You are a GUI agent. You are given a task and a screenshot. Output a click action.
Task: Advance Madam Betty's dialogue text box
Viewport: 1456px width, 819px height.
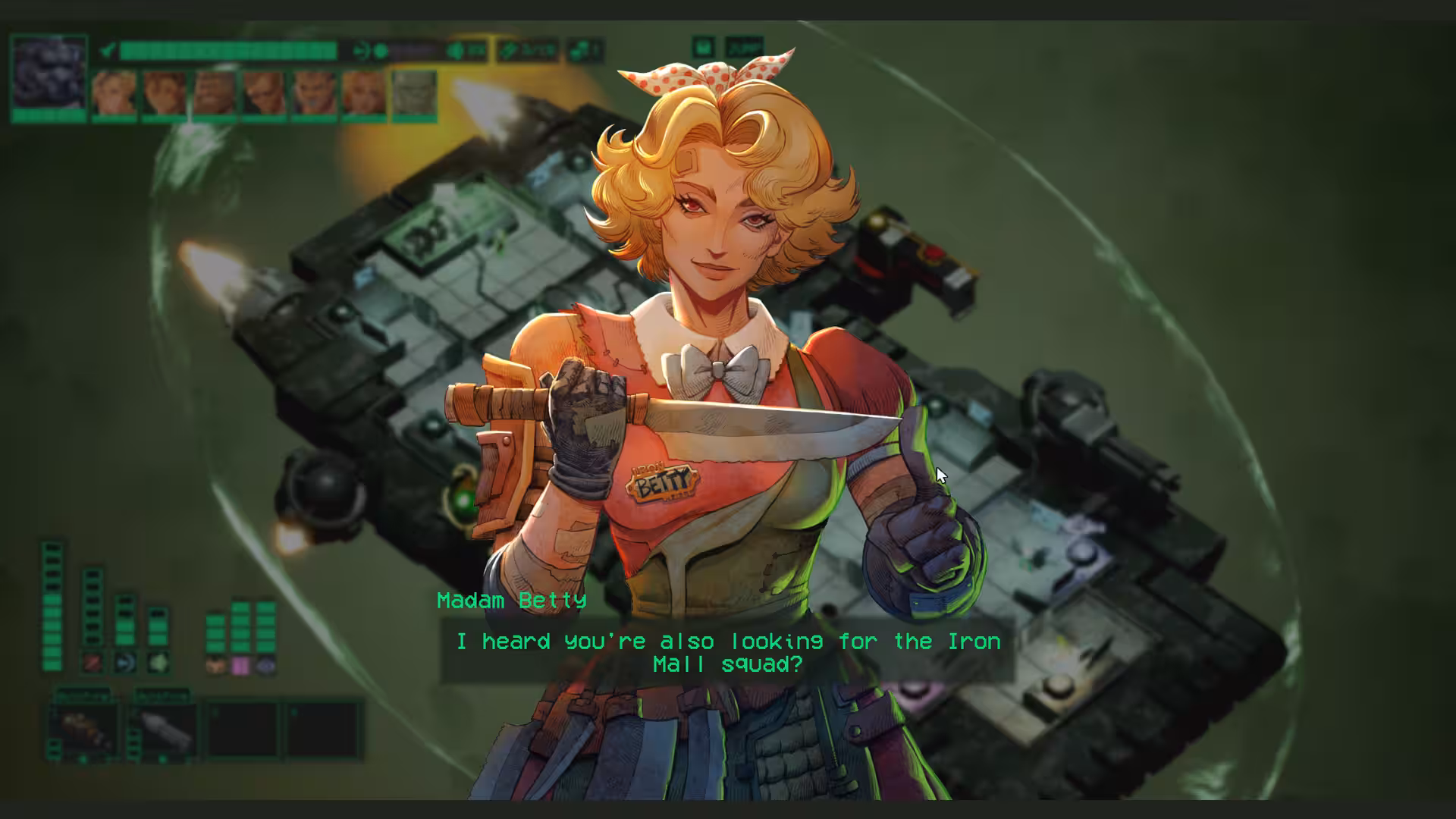[x=728, y=653]
